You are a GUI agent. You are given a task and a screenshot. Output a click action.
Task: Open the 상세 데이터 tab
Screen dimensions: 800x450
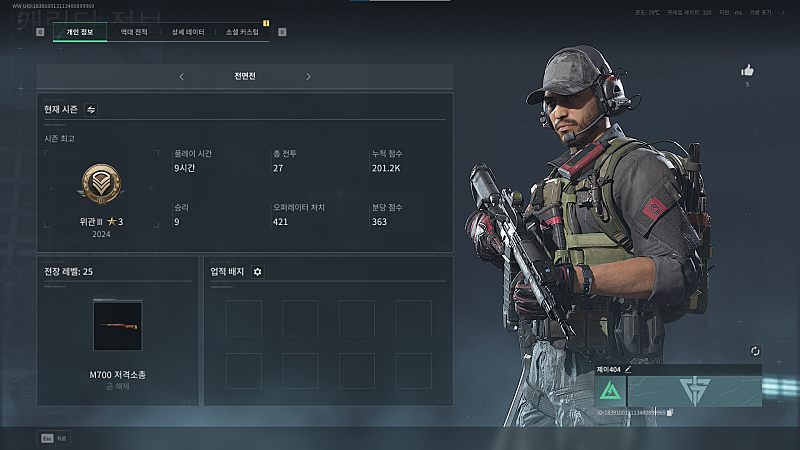coord(188,32)
